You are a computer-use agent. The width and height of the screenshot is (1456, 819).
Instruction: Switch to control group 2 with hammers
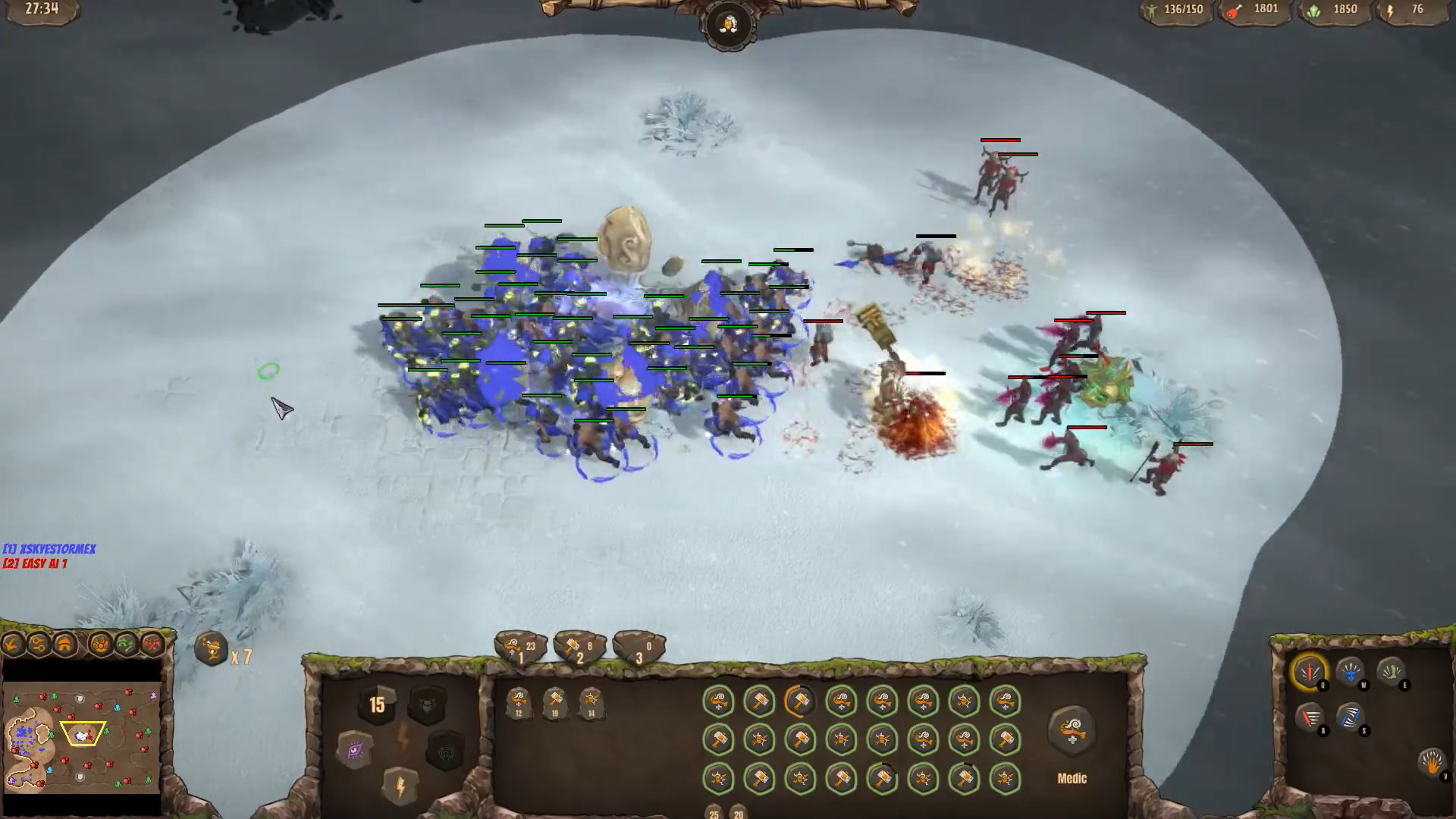tap(579, 649)
